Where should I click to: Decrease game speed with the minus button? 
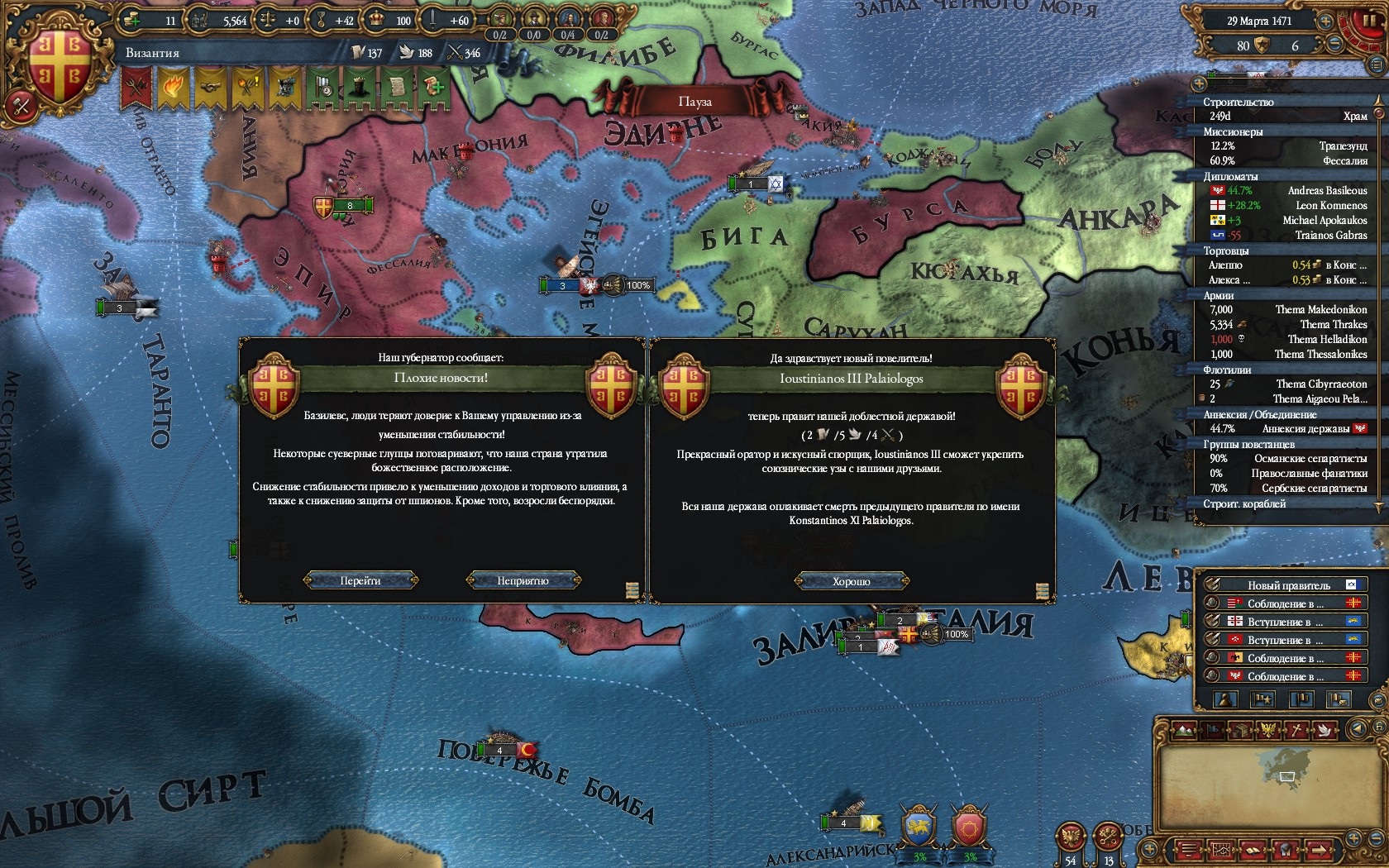[1333, 45]
